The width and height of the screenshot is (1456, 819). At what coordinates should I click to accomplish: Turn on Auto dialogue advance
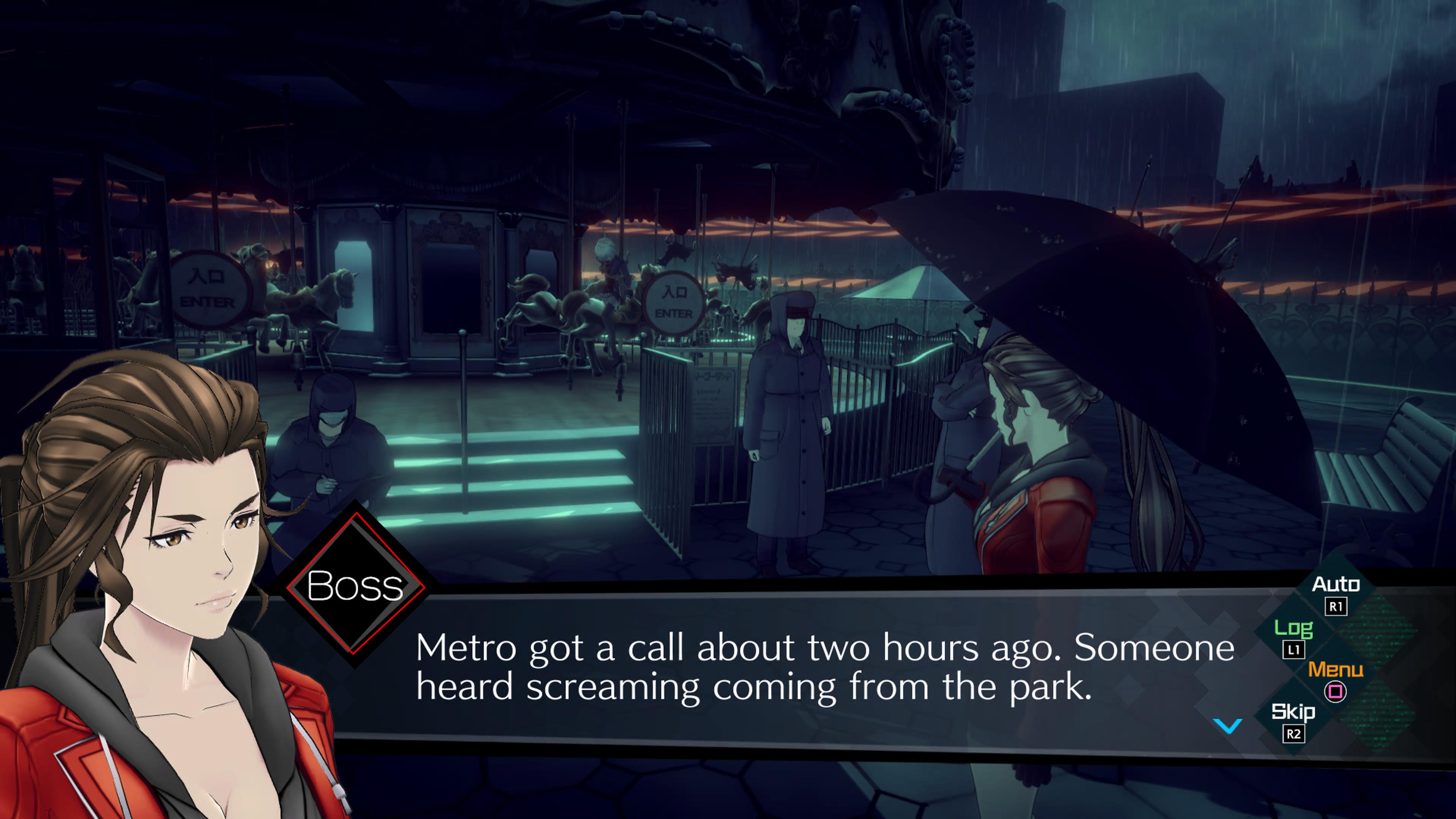tap(1335, 592)
